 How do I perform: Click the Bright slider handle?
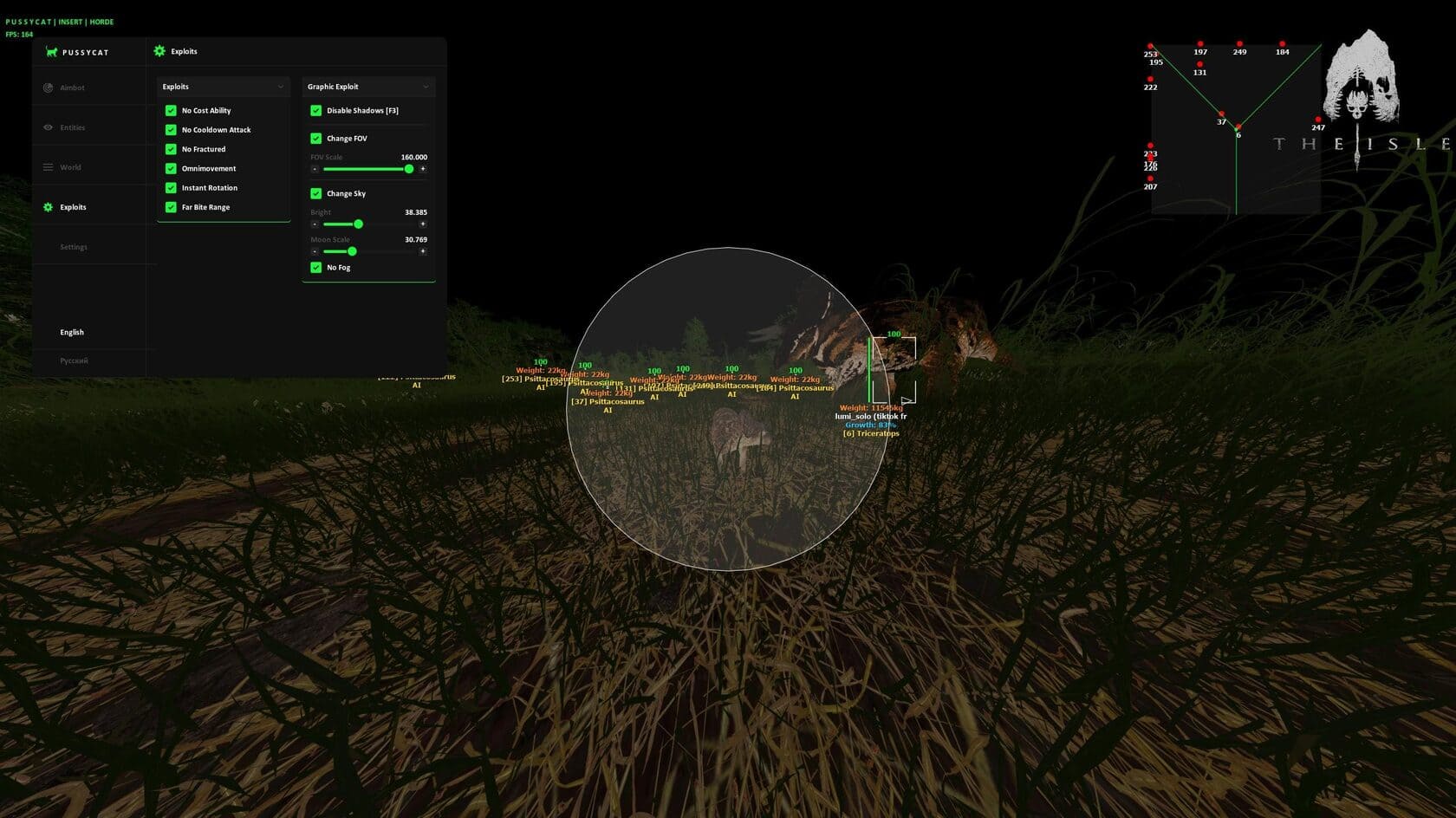point(359,224)
